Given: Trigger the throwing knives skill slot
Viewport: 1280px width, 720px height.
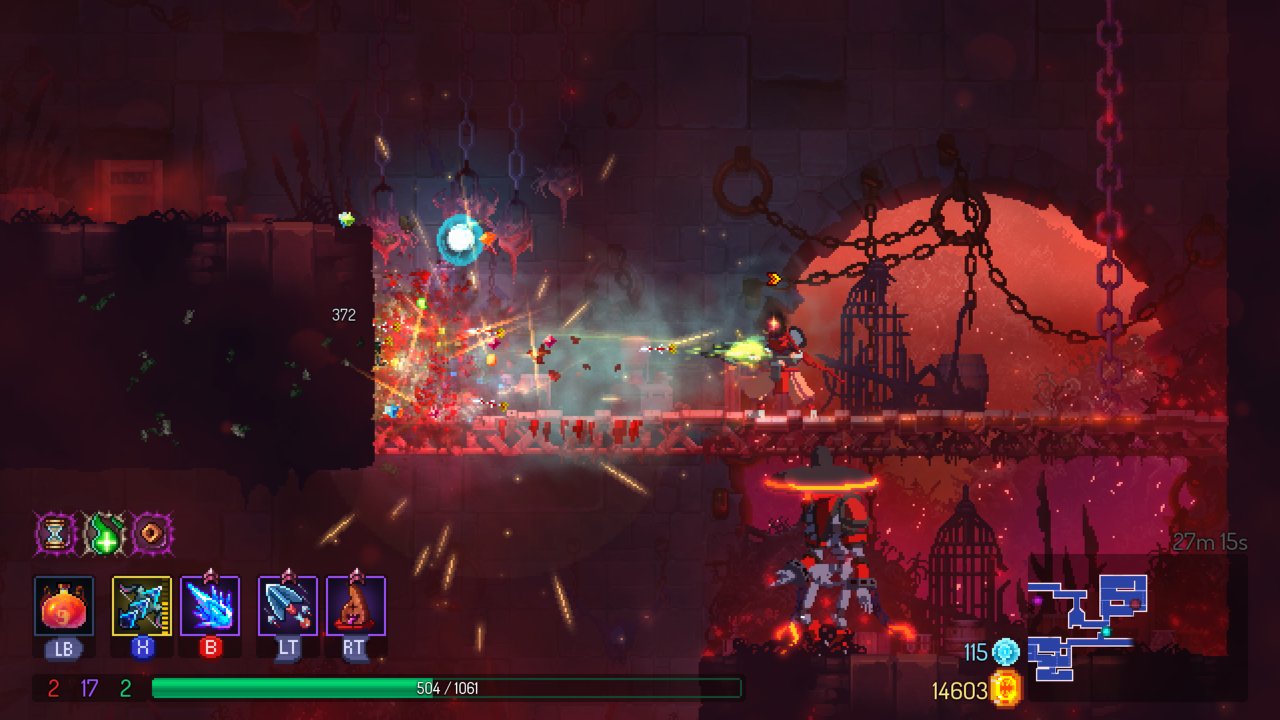Looking at the screenshot, I should coord(288,606).
